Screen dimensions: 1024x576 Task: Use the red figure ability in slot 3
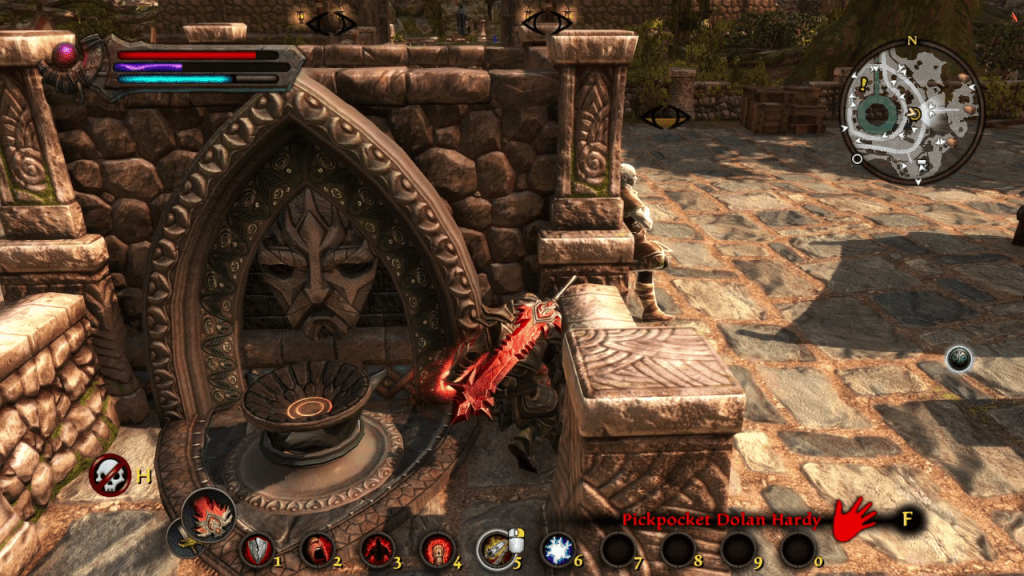(377, 549)
